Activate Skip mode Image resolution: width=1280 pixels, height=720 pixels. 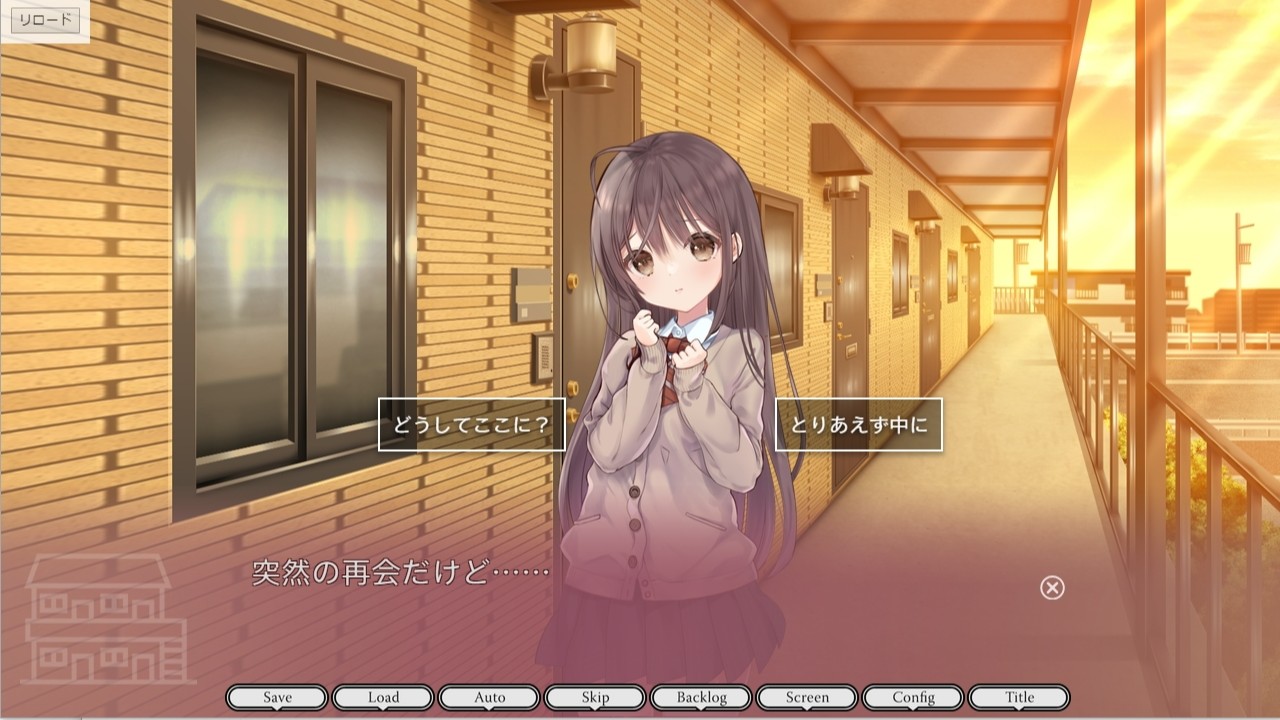pyautogui.click(x=595, y=697)
